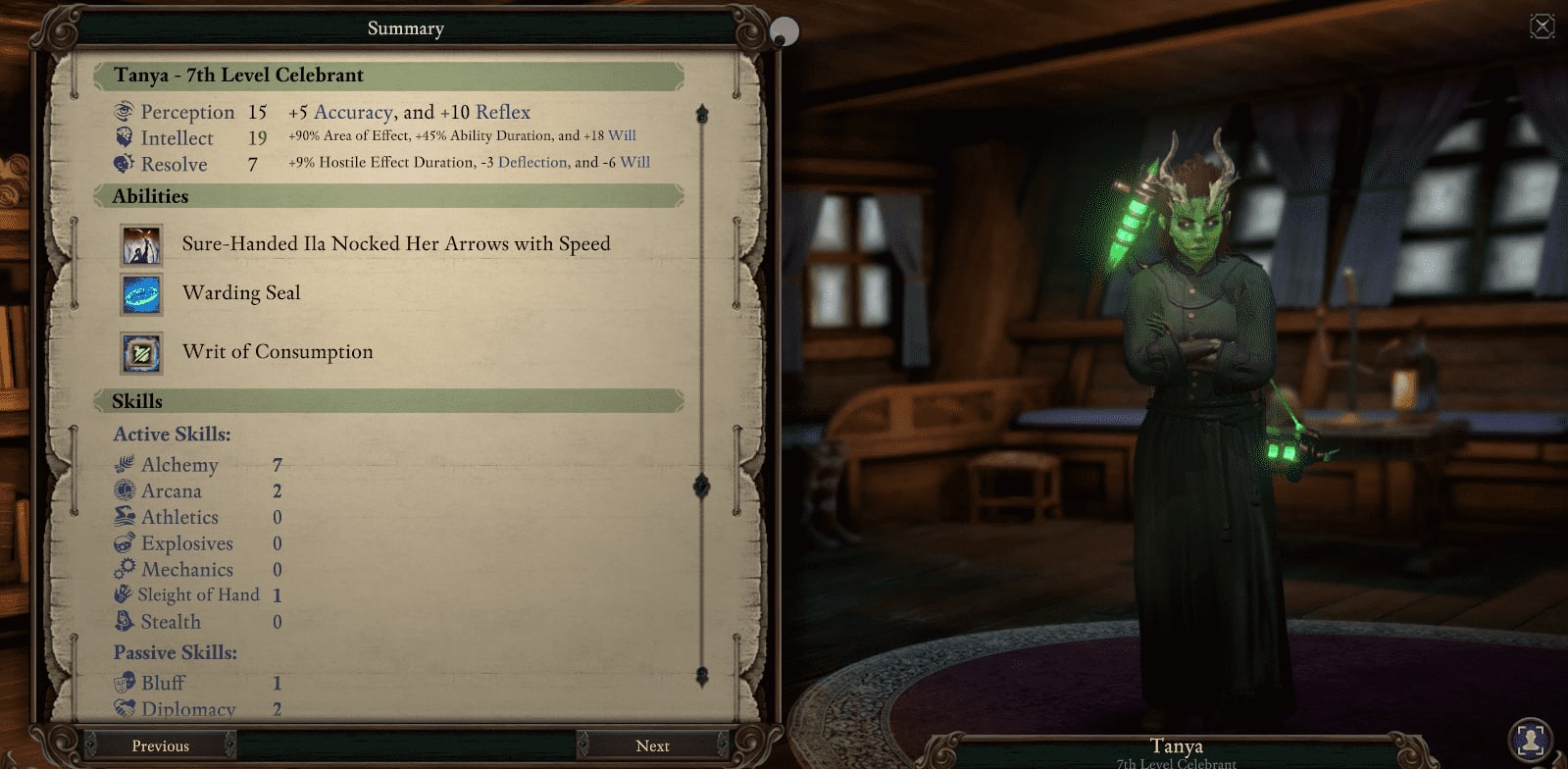Select the Sure-Handed Ila ability icon
The image size is (1568, 769).
tap(141, 244)
